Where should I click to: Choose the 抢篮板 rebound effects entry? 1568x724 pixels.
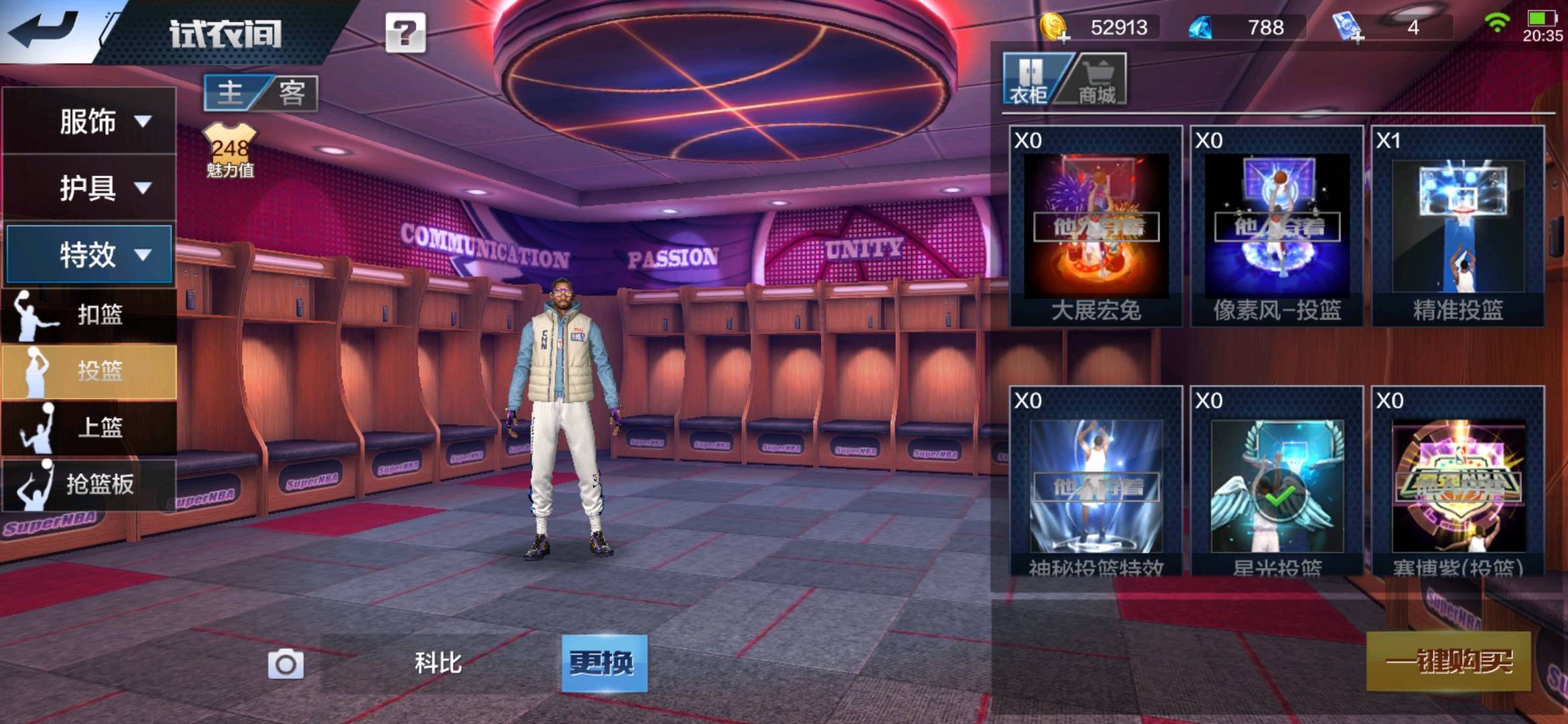[89, 484]
